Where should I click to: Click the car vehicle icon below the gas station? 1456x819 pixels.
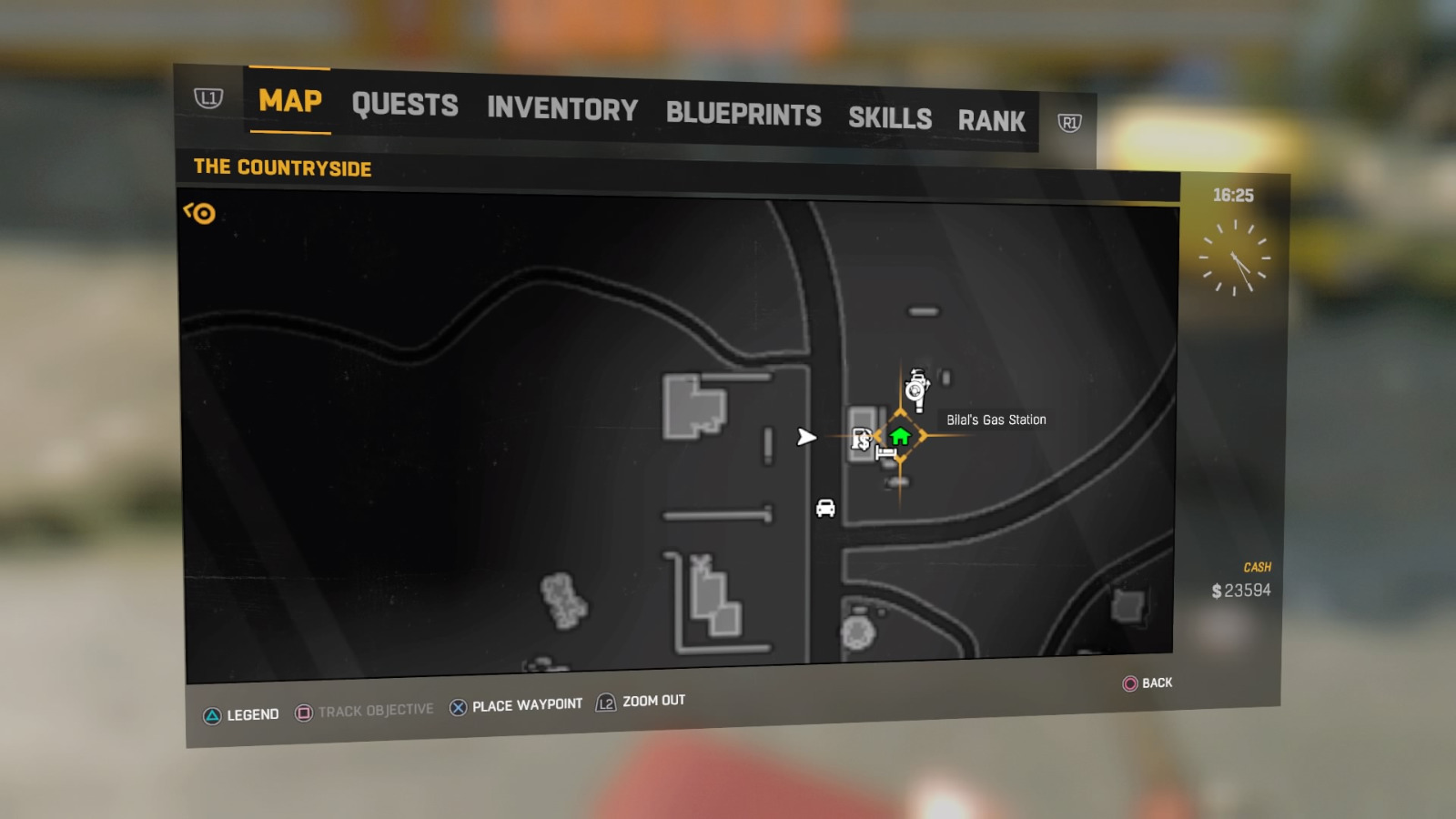(x=825, y=509)
